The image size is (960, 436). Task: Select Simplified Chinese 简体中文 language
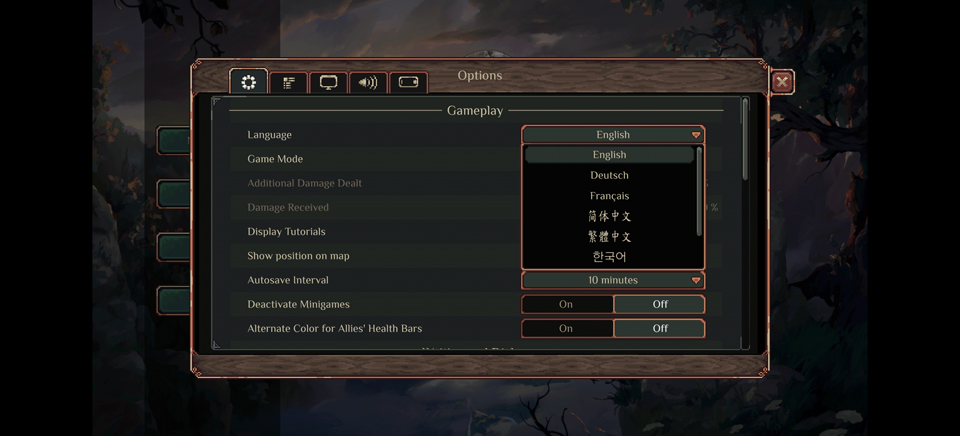tap(609, 216)
